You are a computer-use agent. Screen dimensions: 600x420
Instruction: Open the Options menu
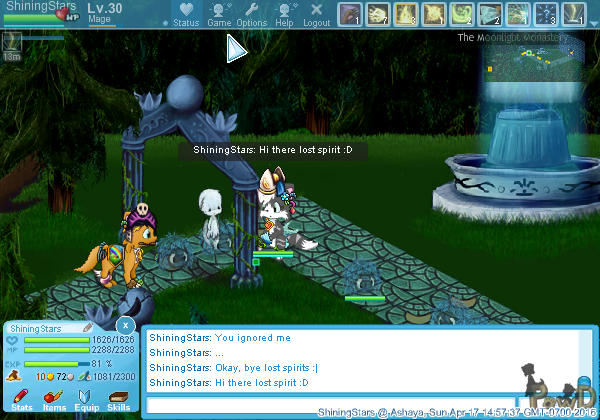click(251, 14)
